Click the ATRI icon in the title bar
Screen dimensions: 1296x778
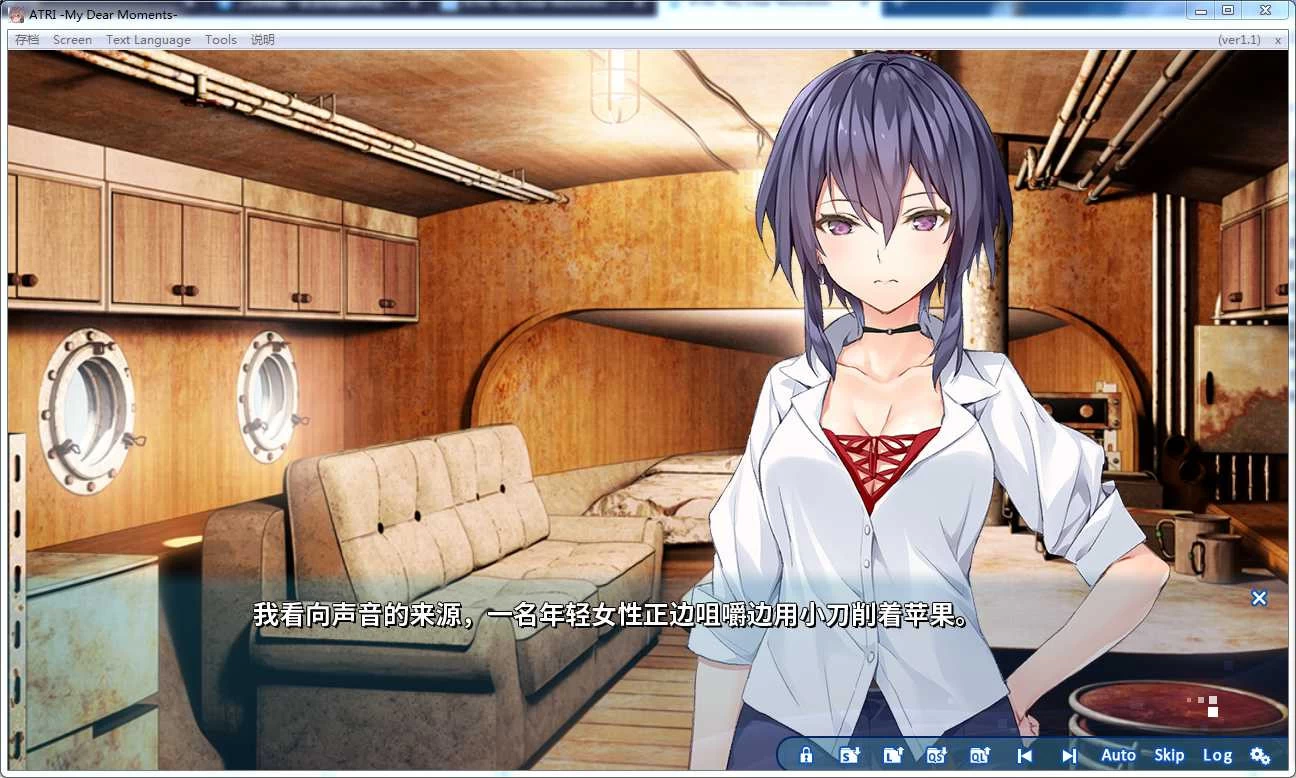click(16, 14)
